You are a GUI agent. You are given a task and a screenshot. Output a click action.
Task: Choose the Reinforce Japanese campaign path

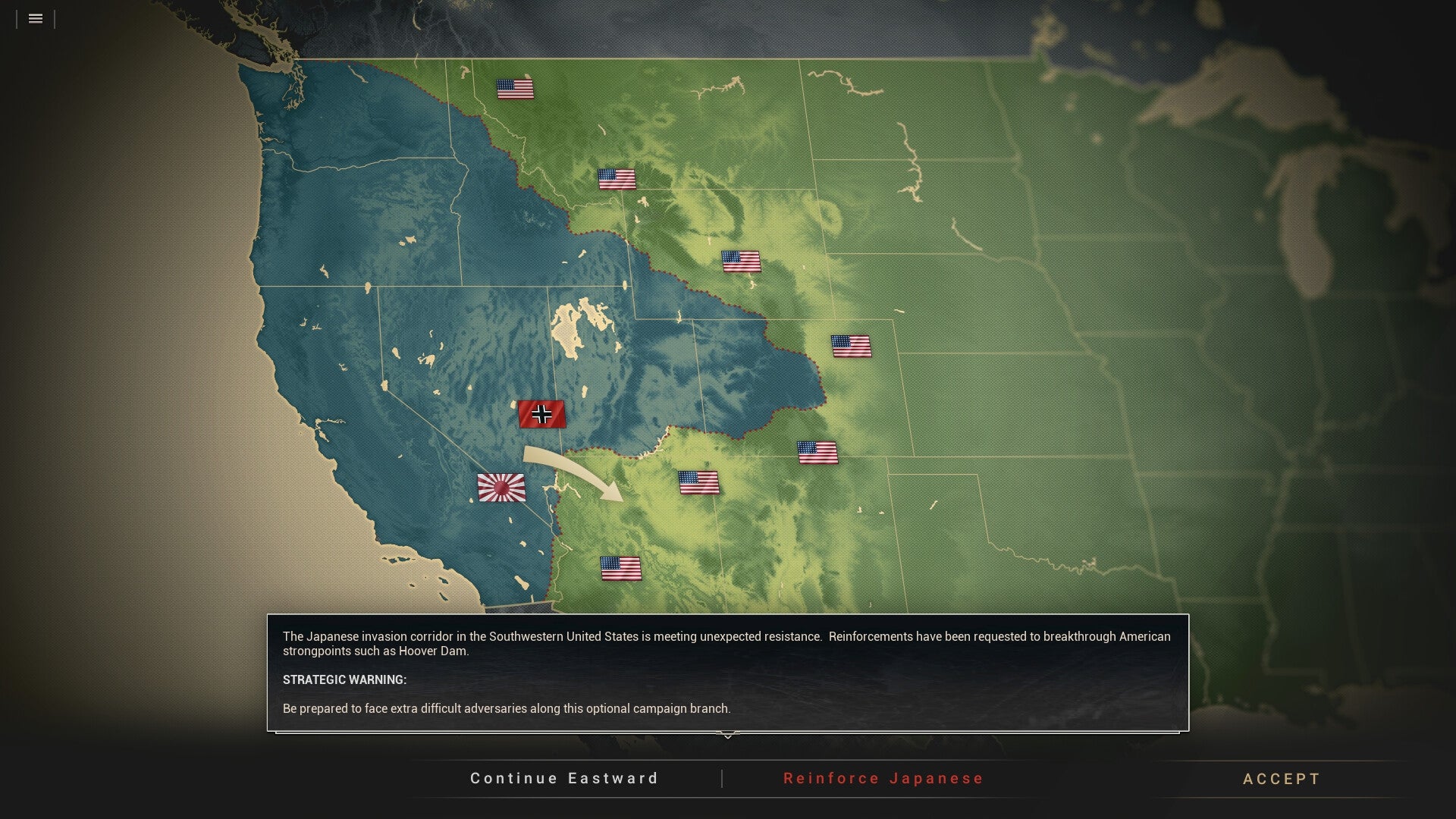tap(883, 778)
